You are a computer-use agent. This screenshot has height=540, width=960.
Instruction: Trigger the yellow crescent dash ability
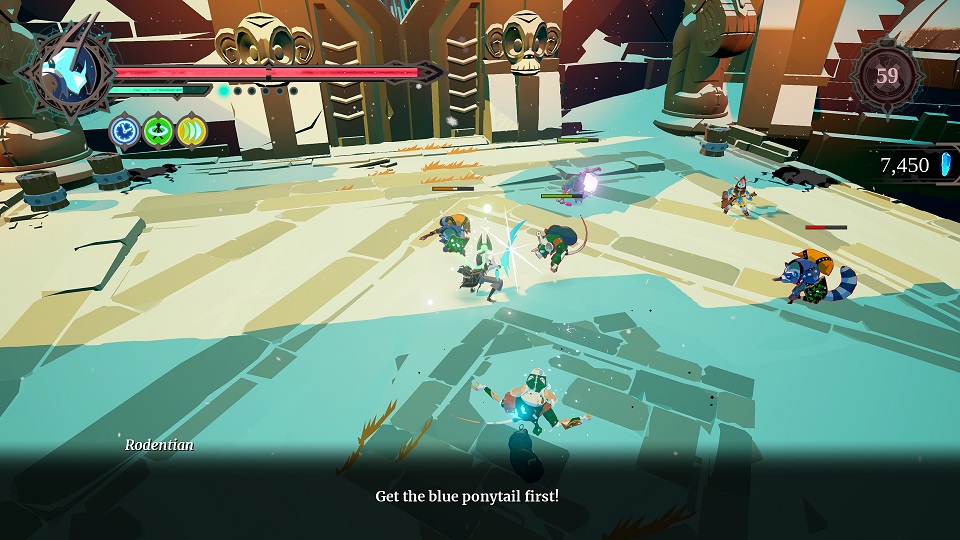[x=191, y=130]
